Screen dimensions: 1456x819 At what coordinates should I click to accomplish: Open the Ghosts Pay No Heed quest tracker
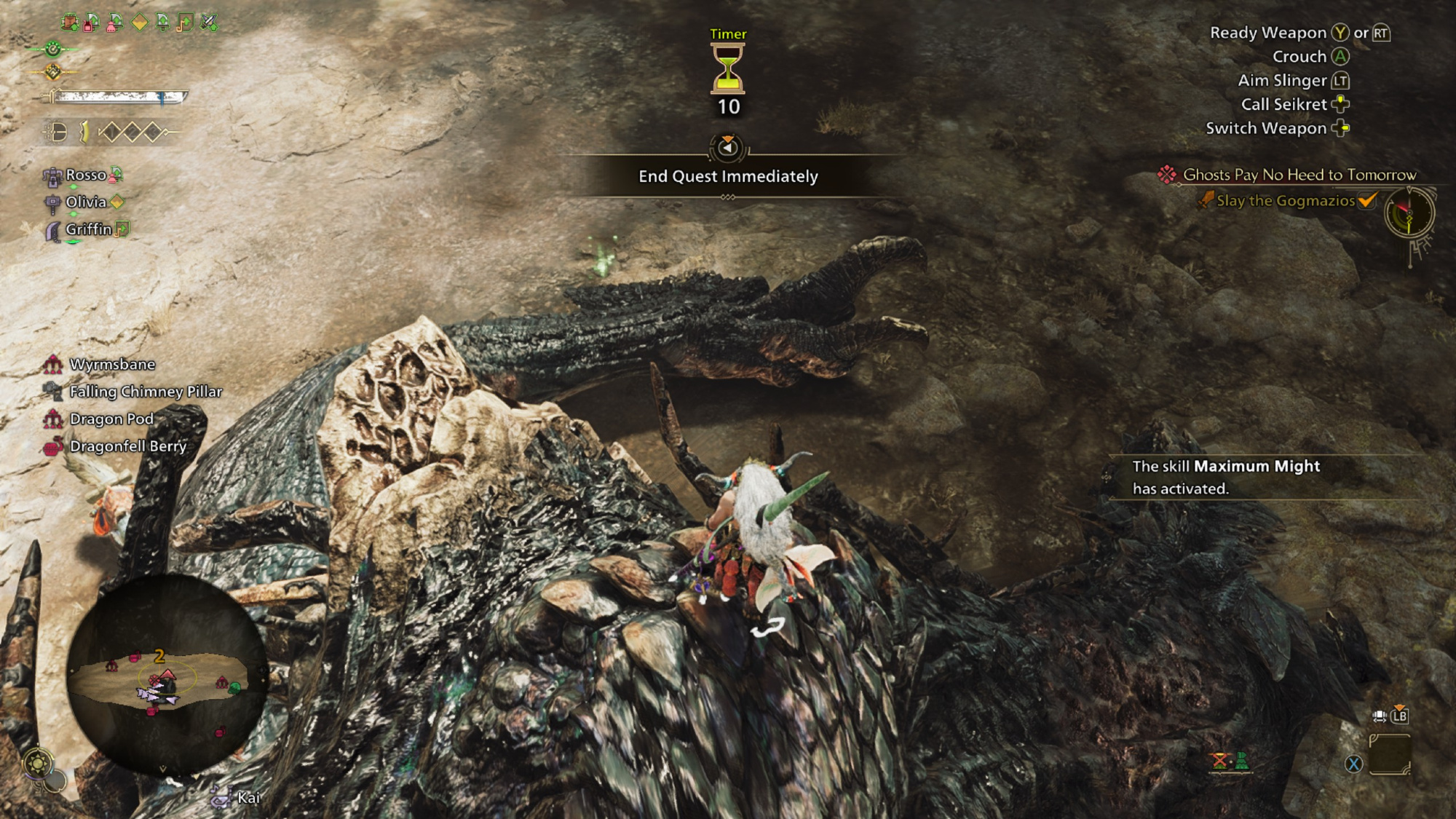(1299, 175)
